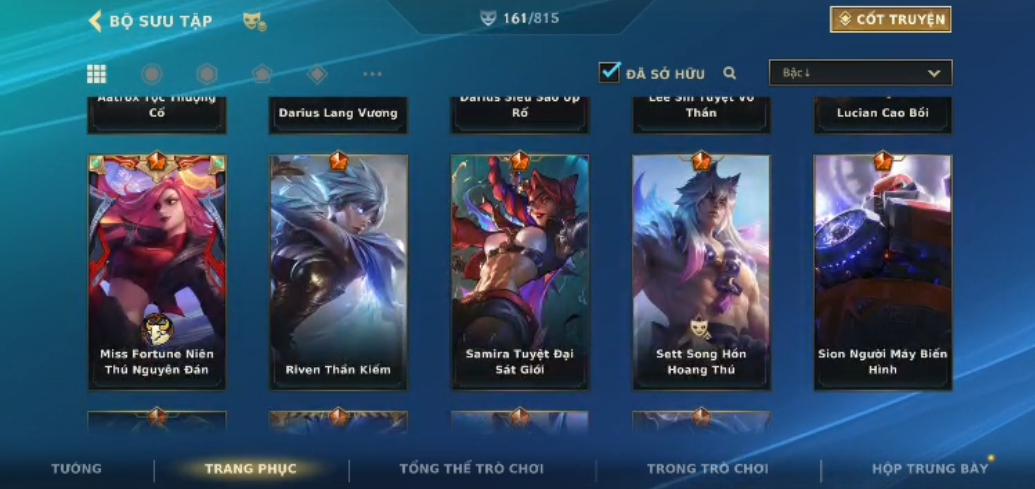Click the magnifying glass search icon
The width and height of the screenshot is (1035, 489).
(730, 73)
